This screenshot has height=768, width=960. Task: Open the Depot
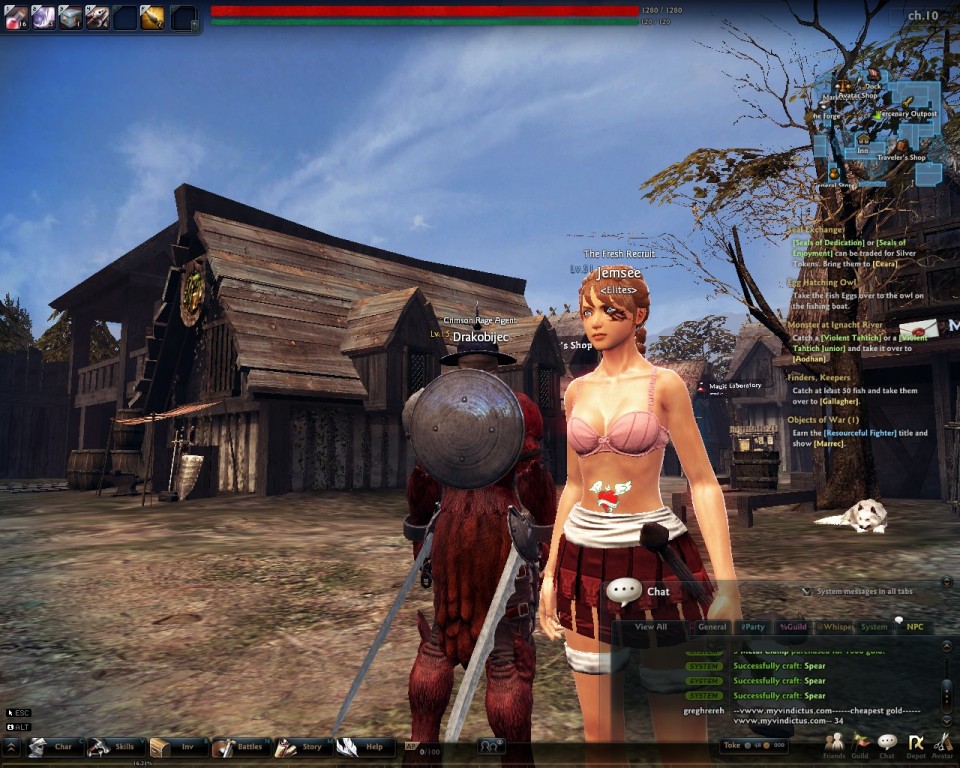pyautogui.click(x=915, y=744)
